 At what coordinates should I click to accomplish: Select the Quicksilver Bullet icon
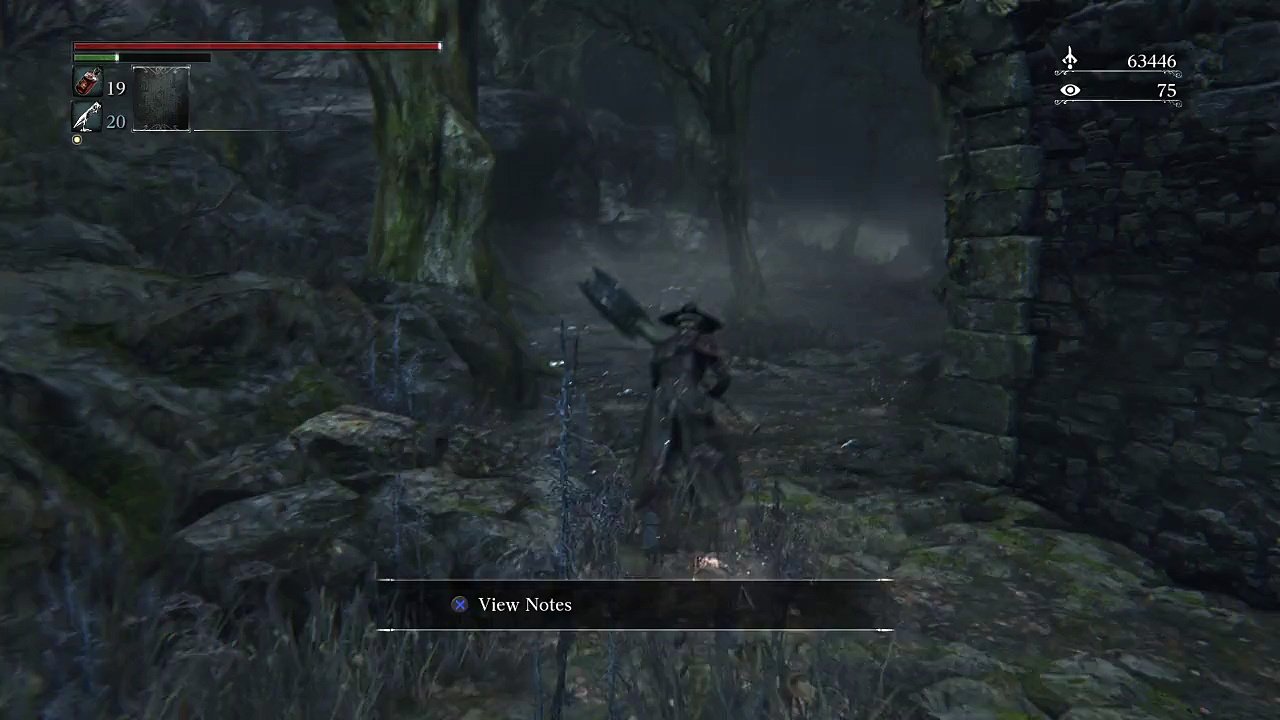87,118
